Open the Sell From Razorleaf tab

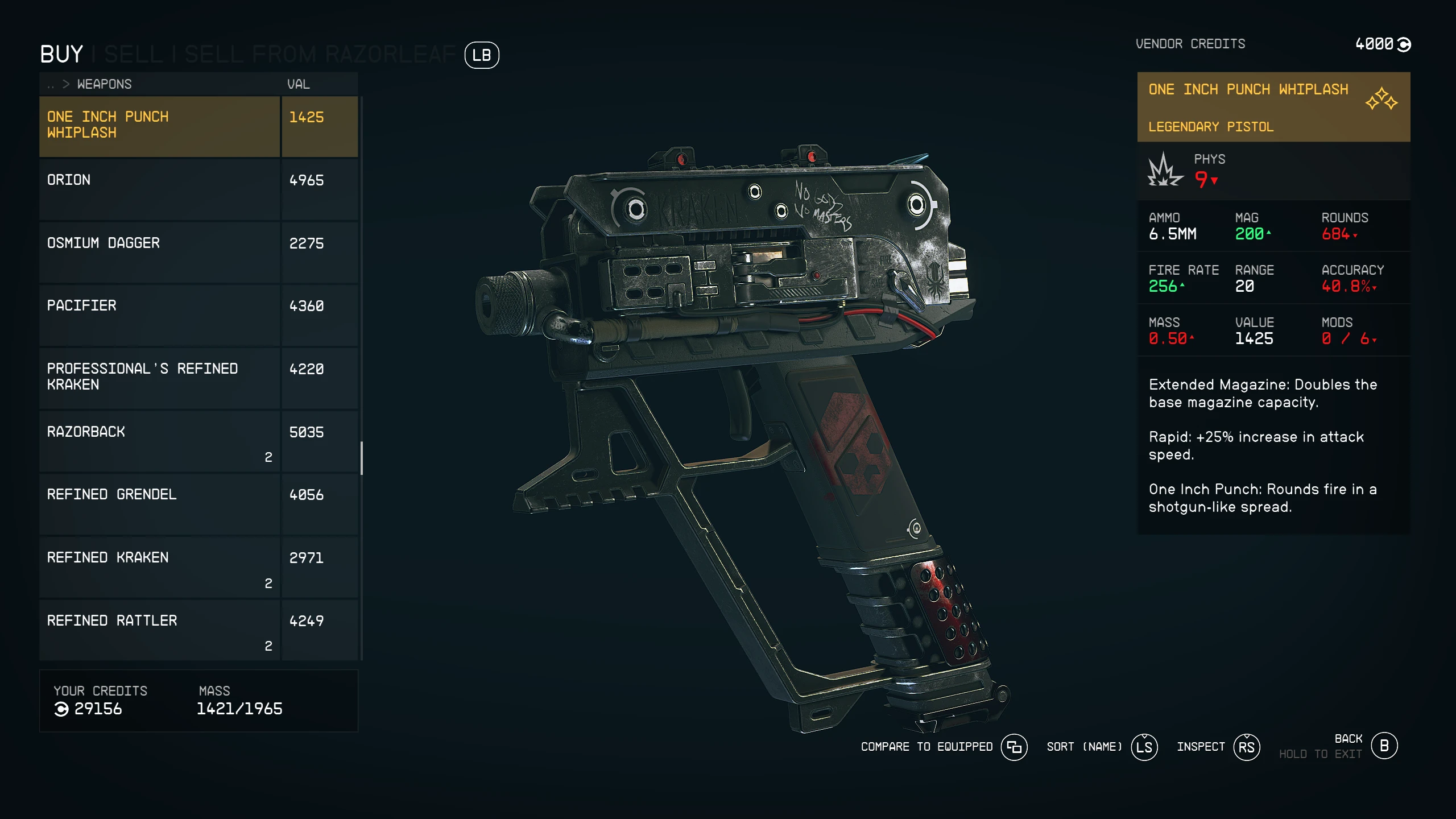coord(320,55)
